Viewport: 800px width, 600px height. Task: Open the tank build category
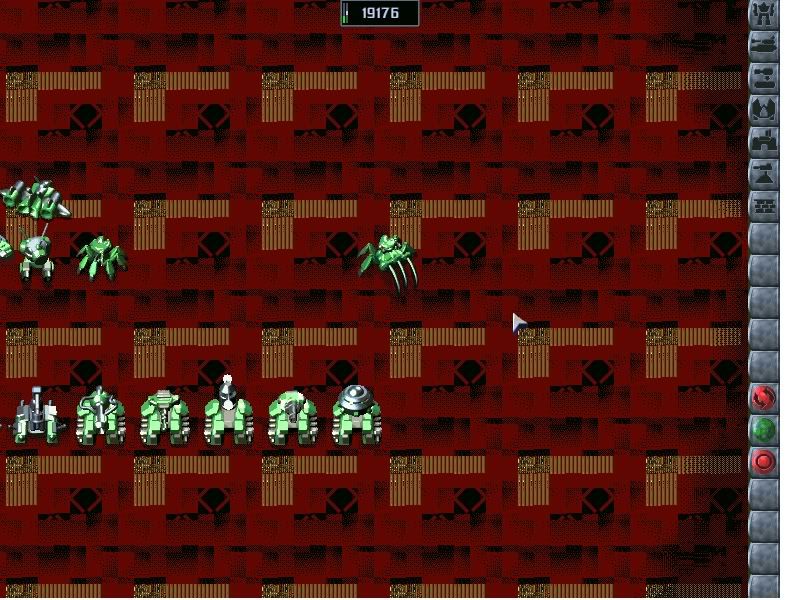(764, 45)
